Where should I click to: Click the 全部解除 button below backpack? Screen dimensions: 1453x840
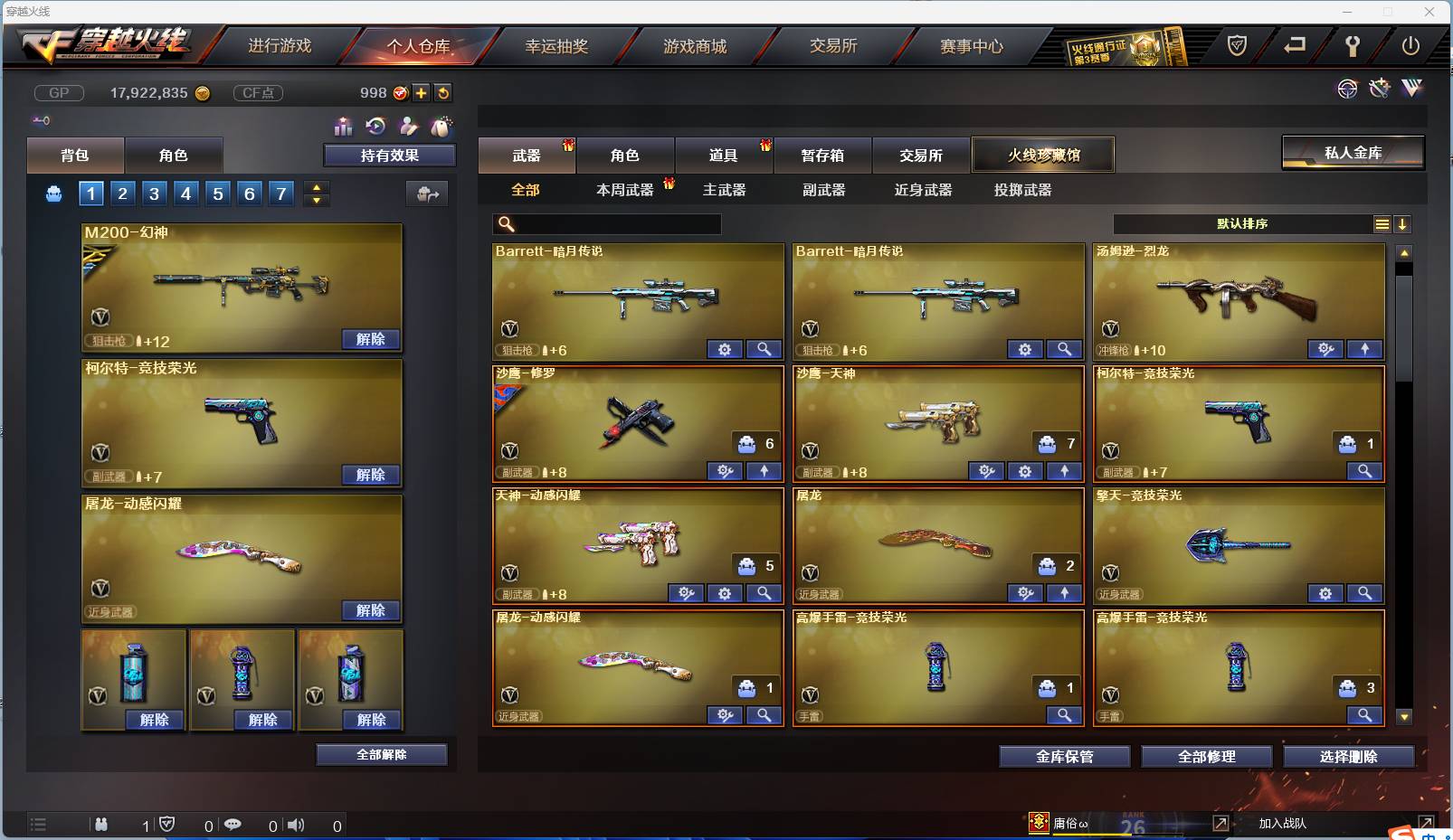(381, 754)
